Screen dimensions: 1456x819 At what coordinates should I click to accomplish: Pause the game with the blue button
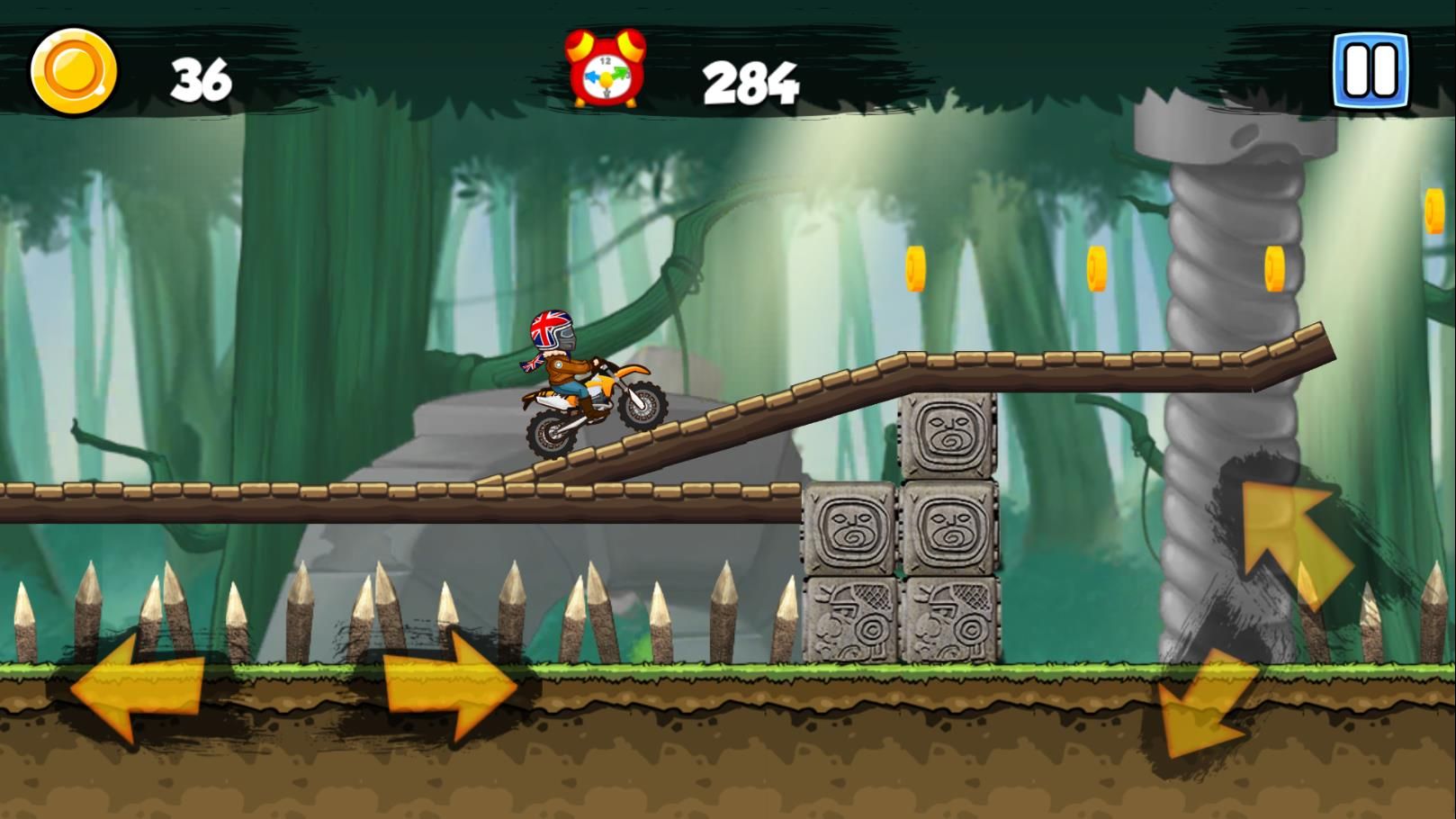[x=1371, y=70]
